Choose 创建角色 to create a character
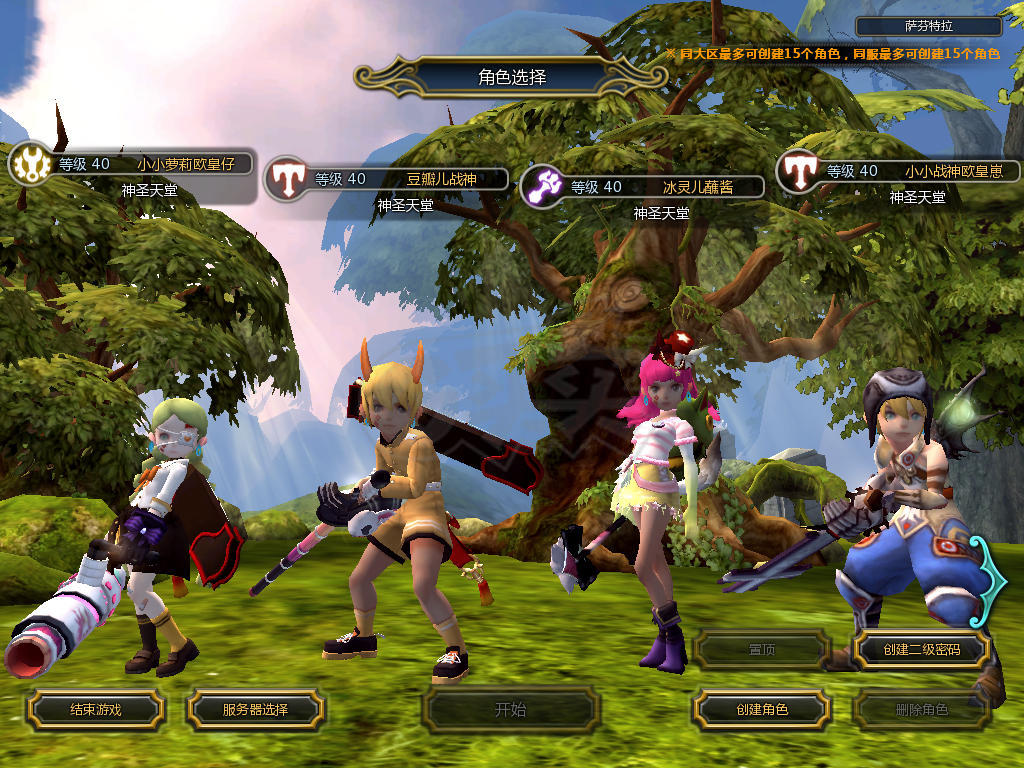Image resolution: width=1024 pixels, height=768 pixels. pyautogui.click(x=761, y=710)
